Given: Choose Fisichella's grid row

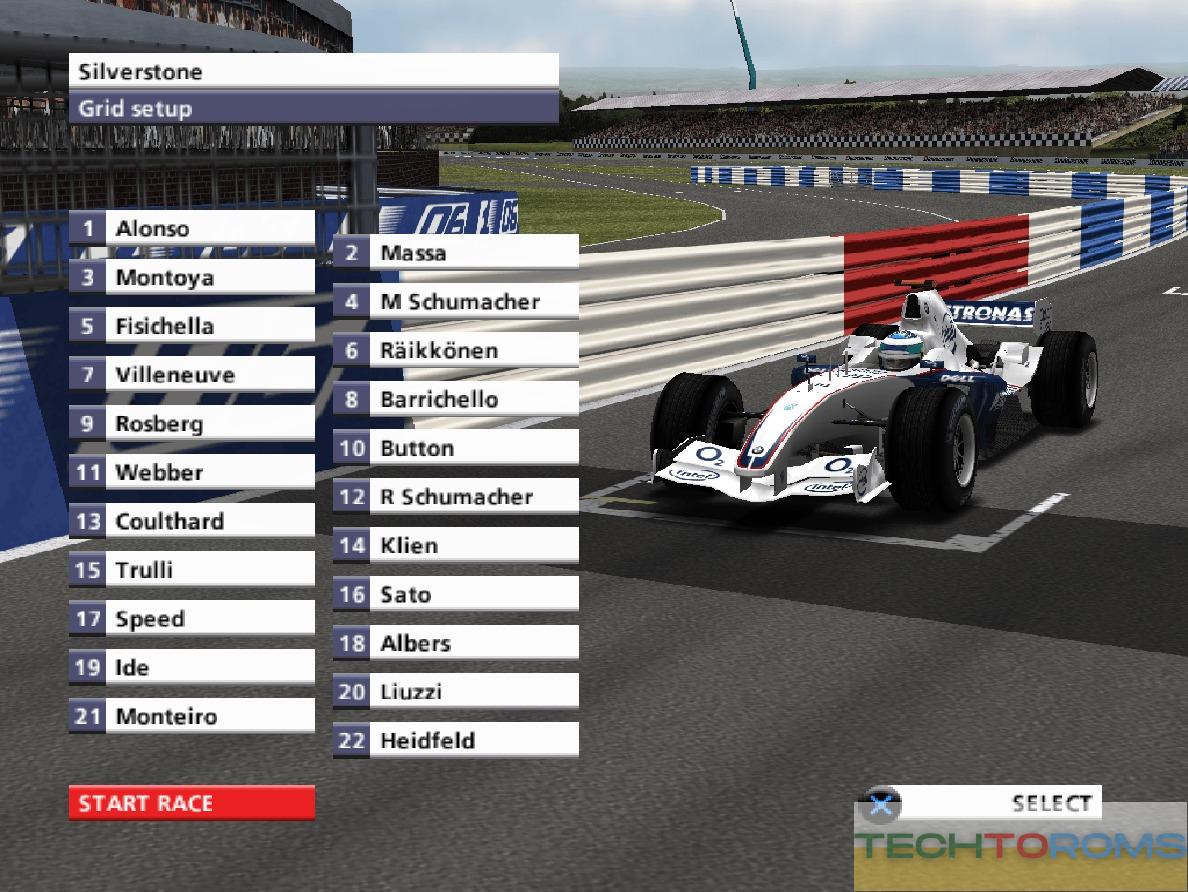Looking at the screenshot, I should (x=191, y=326).
